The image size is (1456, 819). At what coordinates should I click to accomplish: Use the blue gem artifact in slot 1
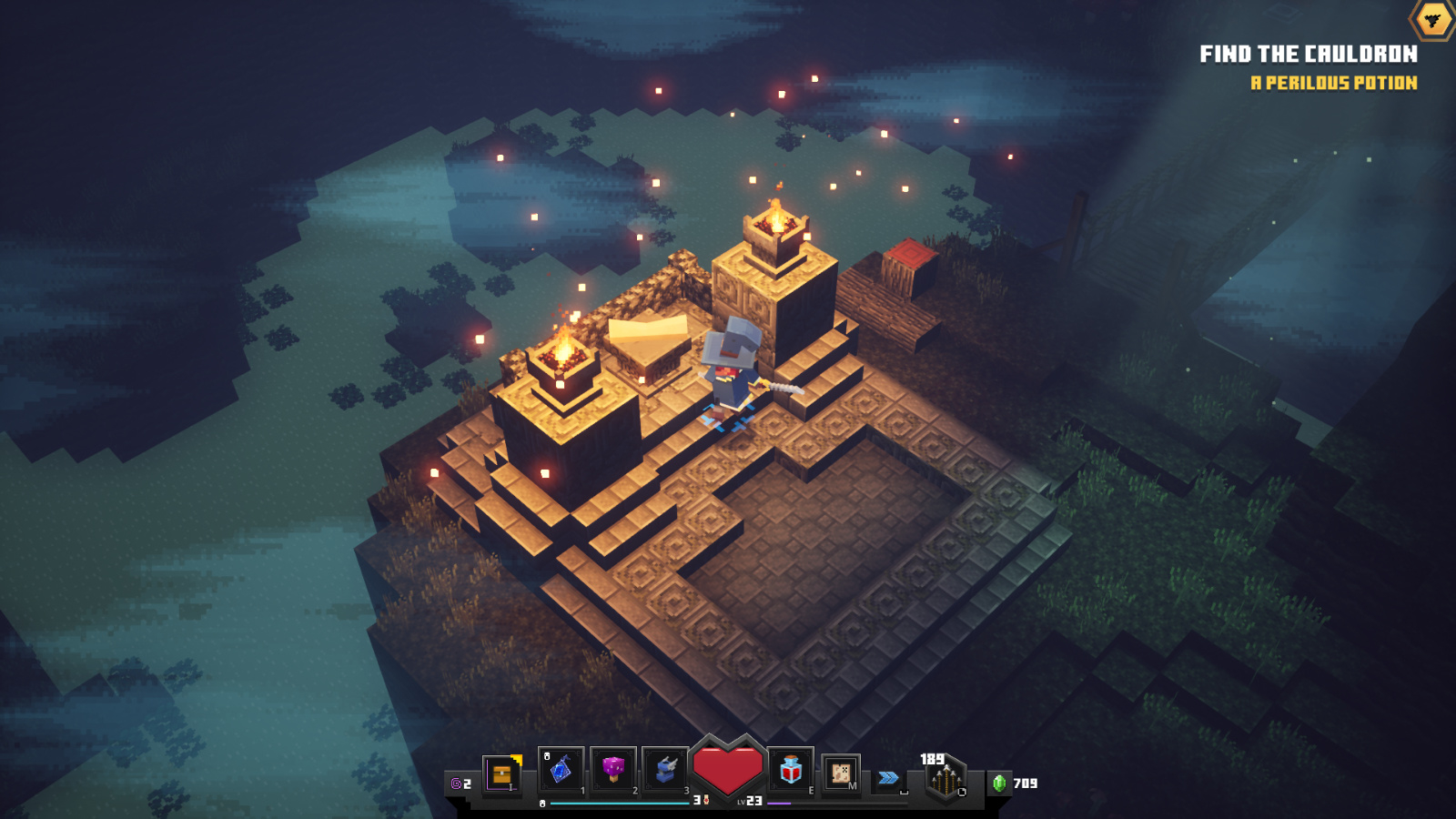click(561, 770)
